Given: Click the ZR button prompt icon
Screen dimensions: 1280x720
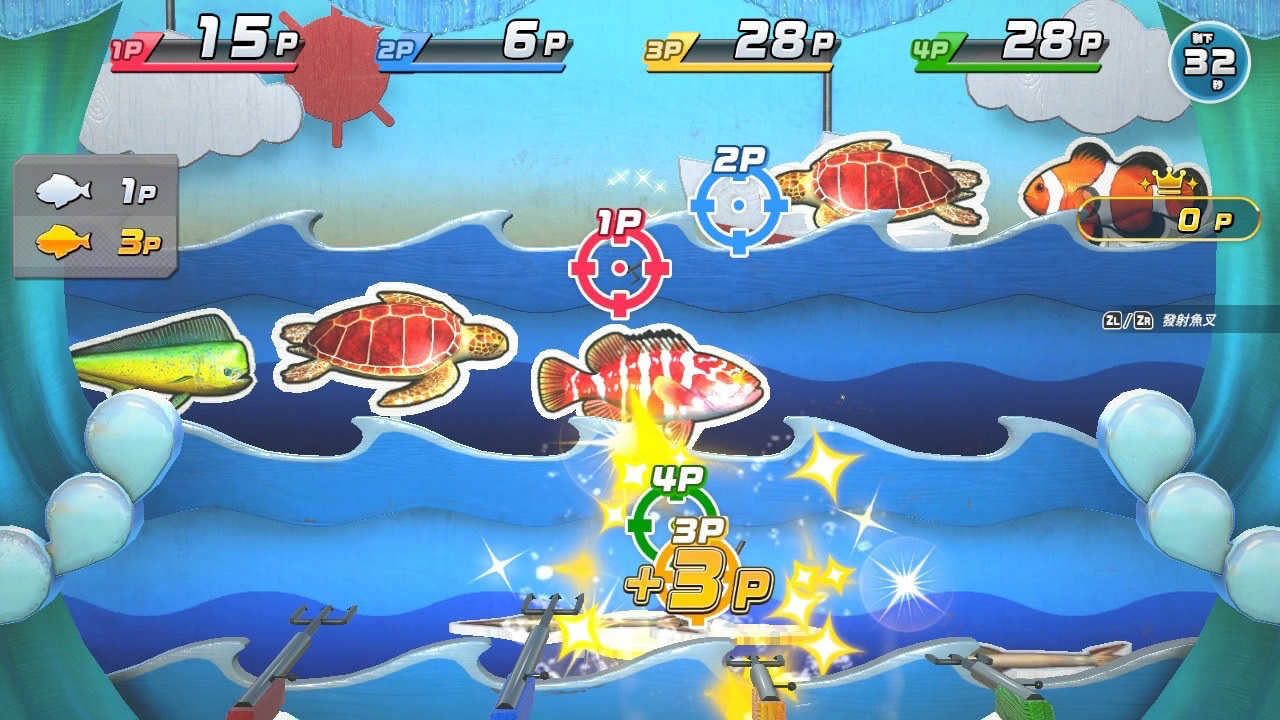Looking at the screenshot, I should click(1143, 318).
